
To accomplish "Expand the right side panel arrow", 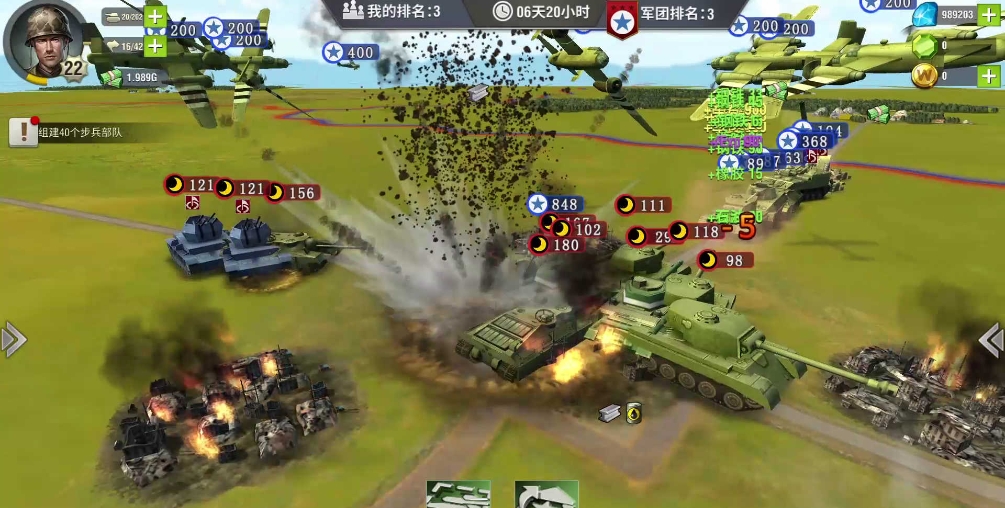I will [x=991, y=340].
